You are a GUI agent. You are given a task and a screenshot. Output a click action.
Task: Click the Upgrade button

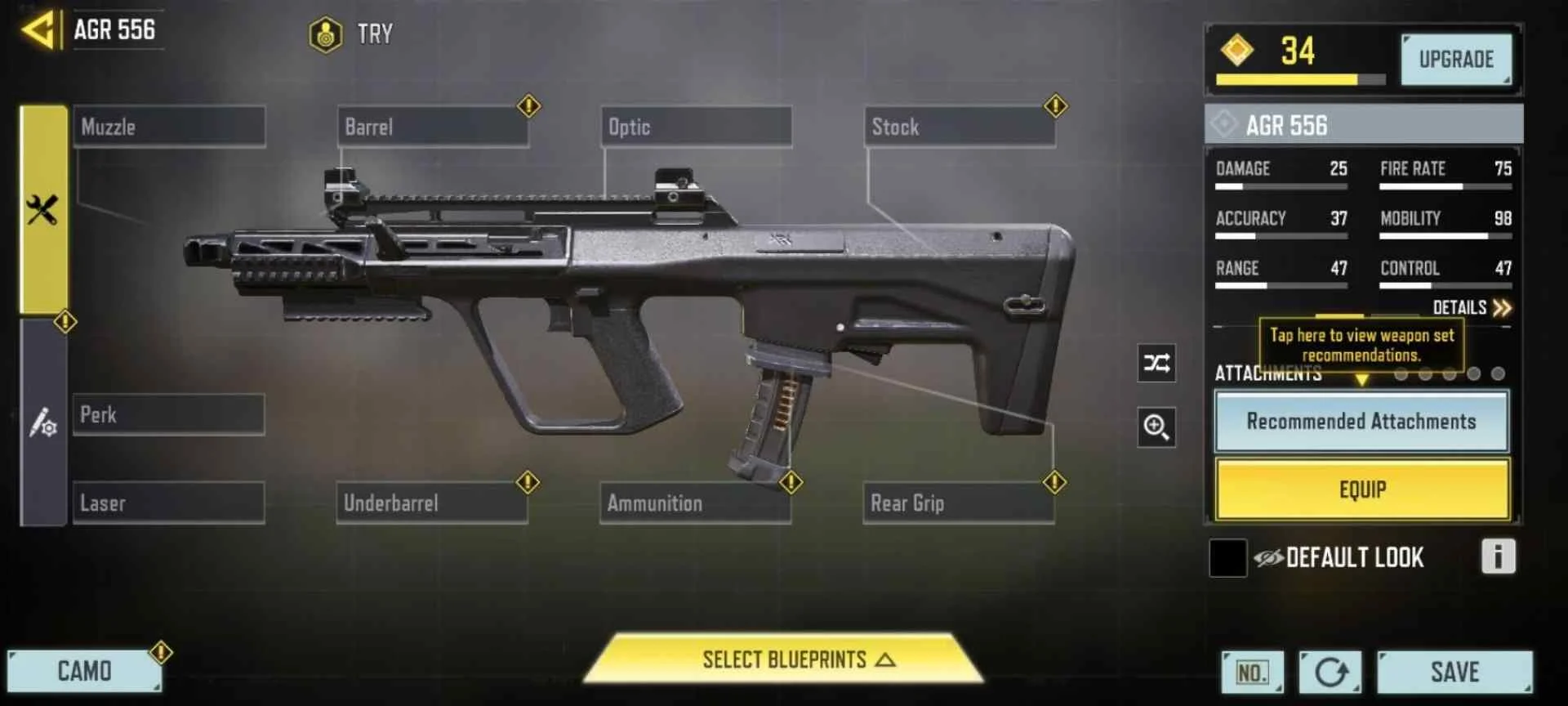[1456, 58]
